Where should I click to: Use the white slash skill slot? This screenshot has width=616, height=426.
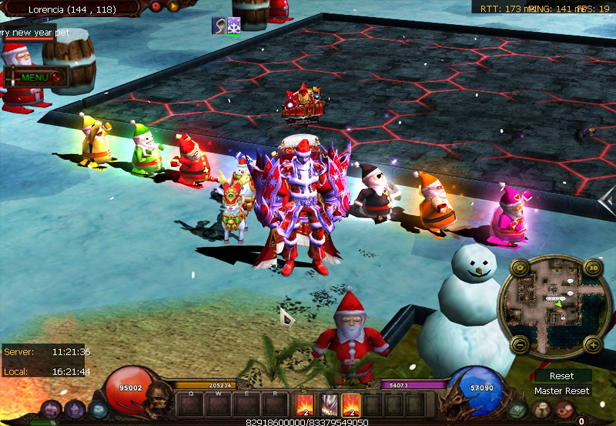pyautogui.click(x=328, y=405)
